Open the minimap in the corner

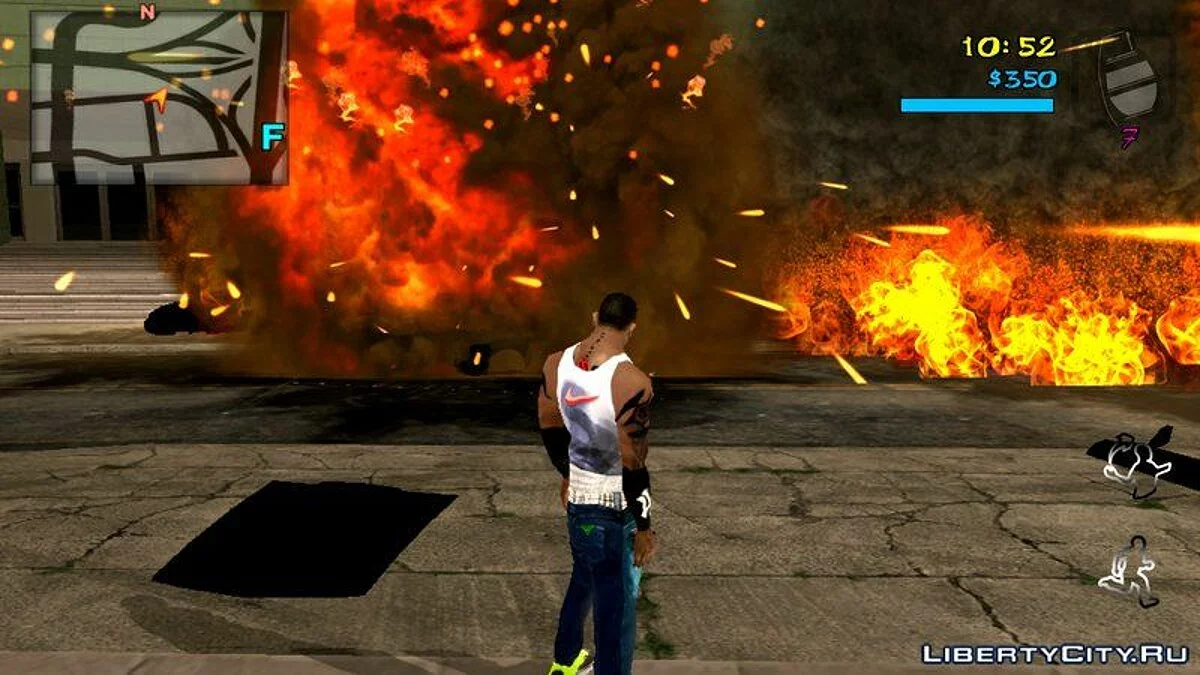point(159,98)
